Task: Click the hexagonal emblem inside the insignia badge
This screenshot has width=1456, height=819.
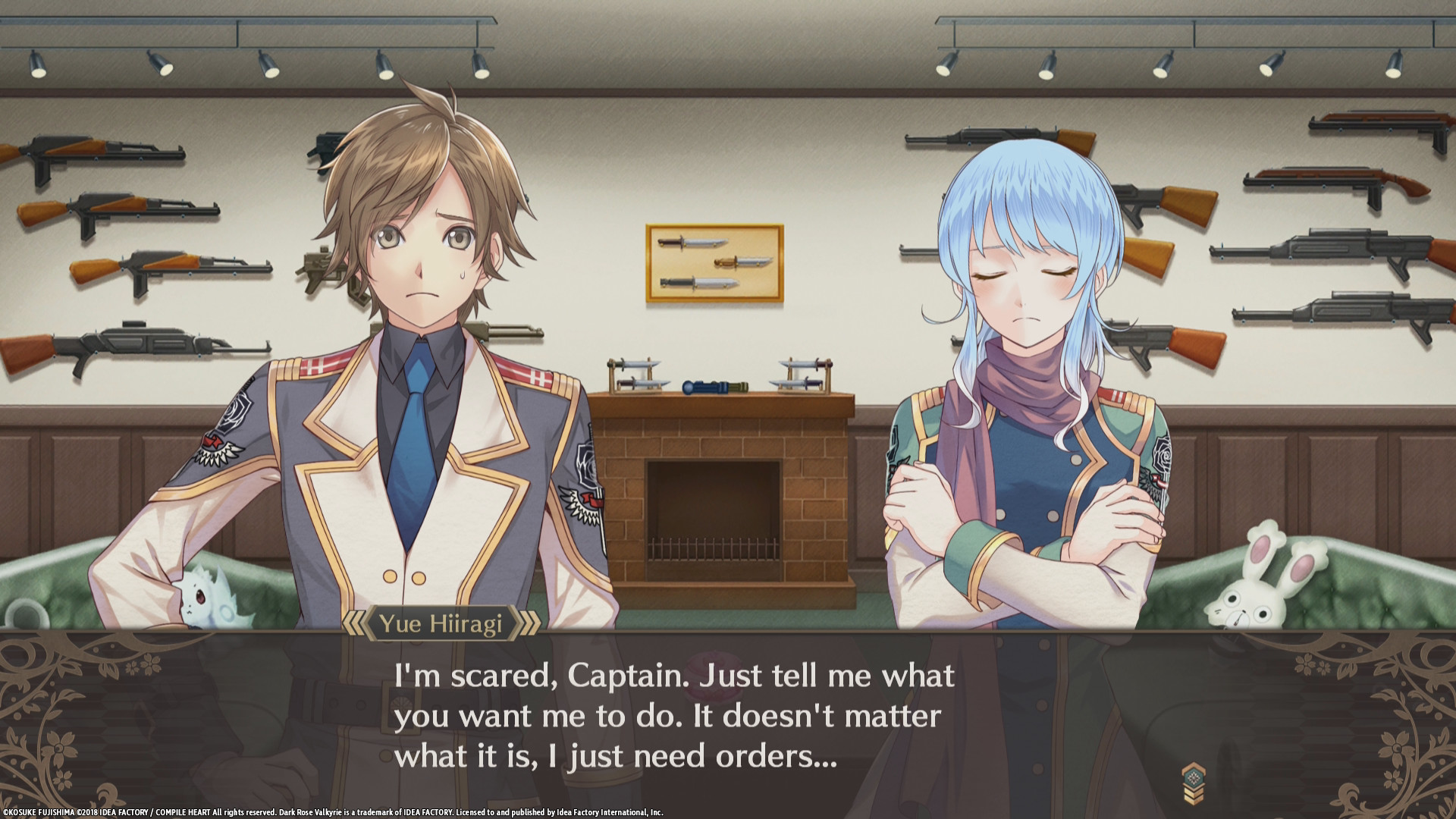Action: 1194,777
